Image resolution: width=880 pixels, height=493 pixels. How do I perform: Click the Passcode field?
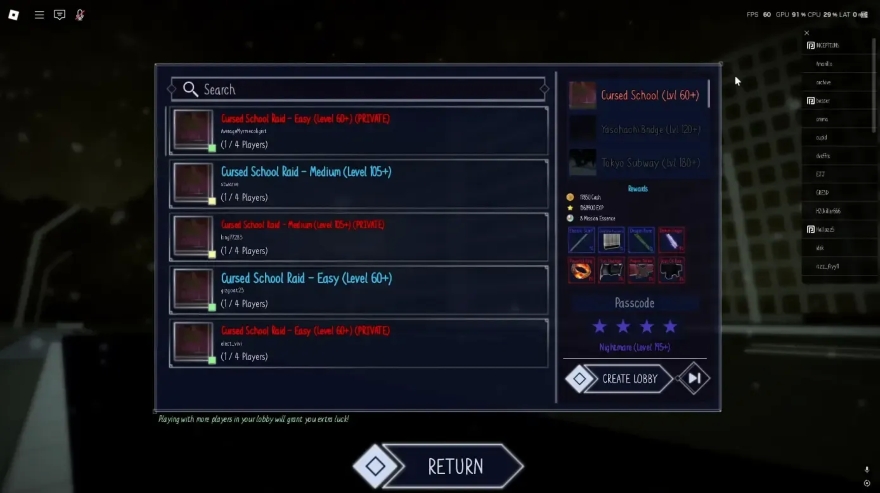[635, 302]
